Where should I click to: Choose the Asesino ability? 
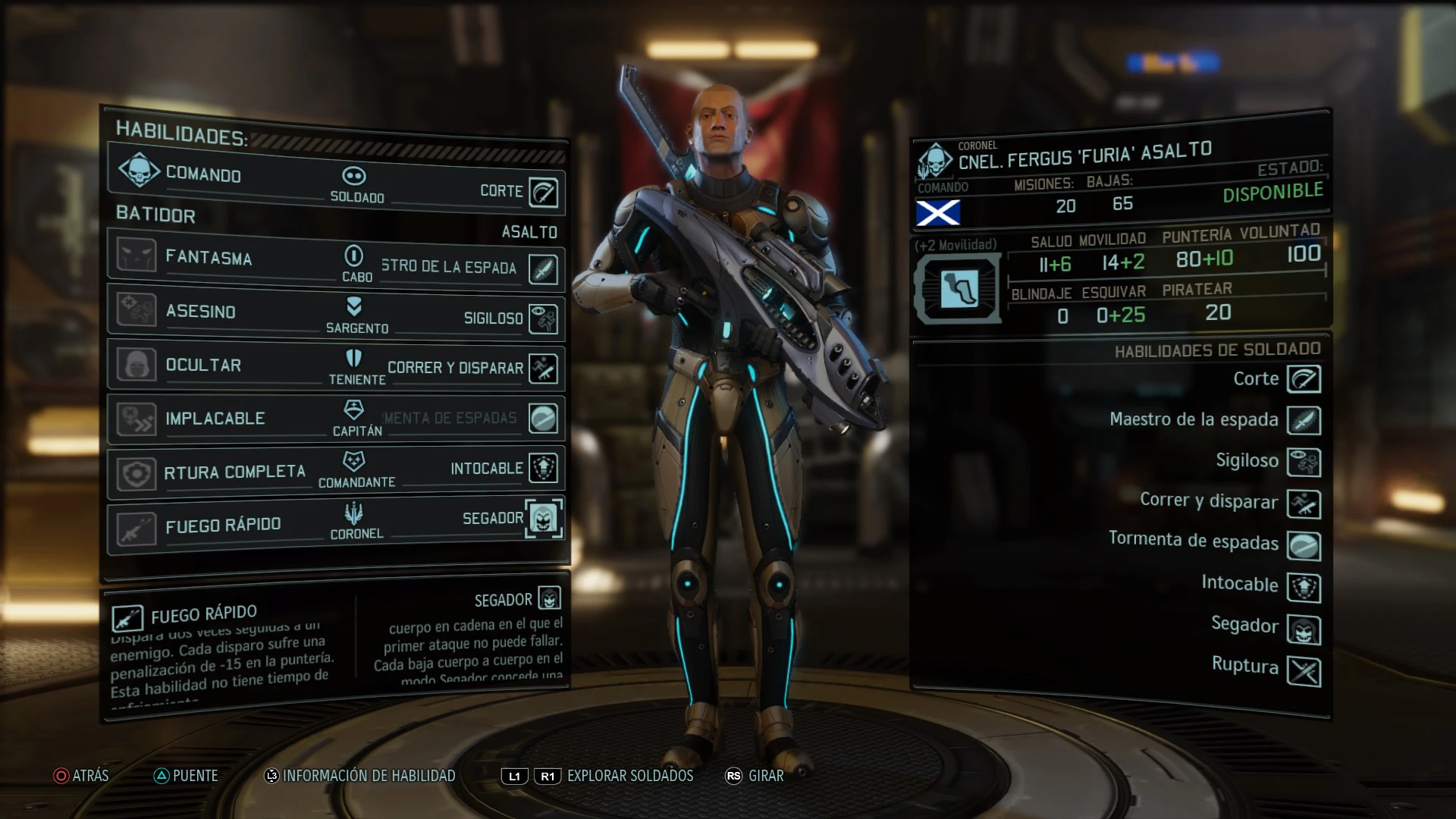coord(201,312)
